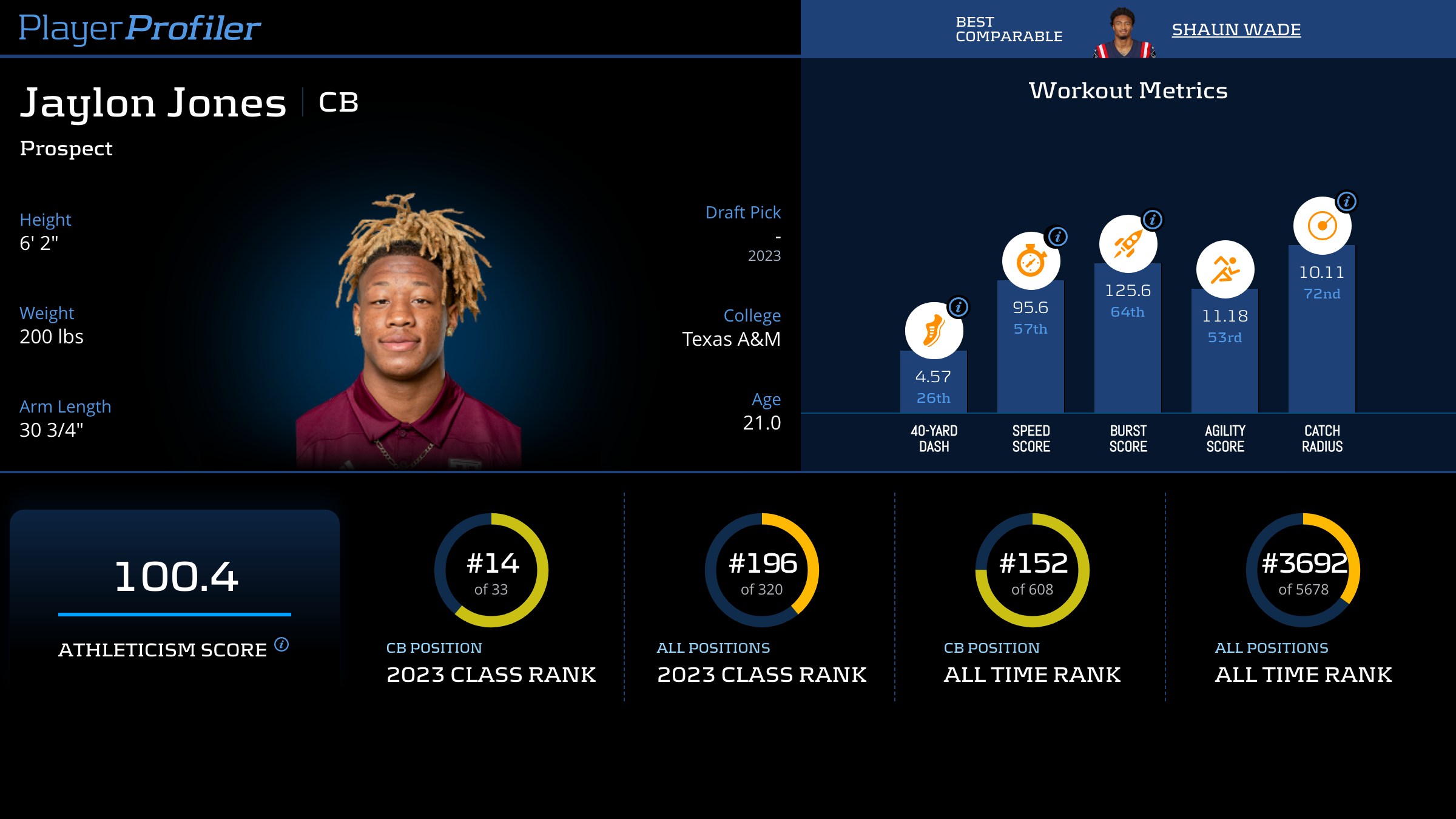
Task: Open the Catch Radius info icon
Action: click(x=1347, y=201)
